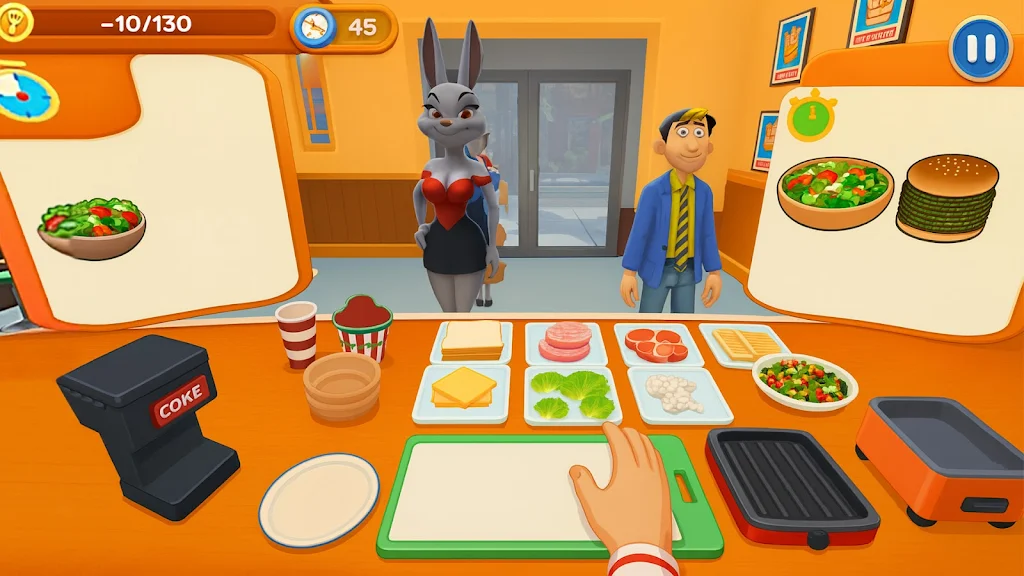1024x576 pixels.
Task: Pause the game with the blue button
Action: coord(980,49)
